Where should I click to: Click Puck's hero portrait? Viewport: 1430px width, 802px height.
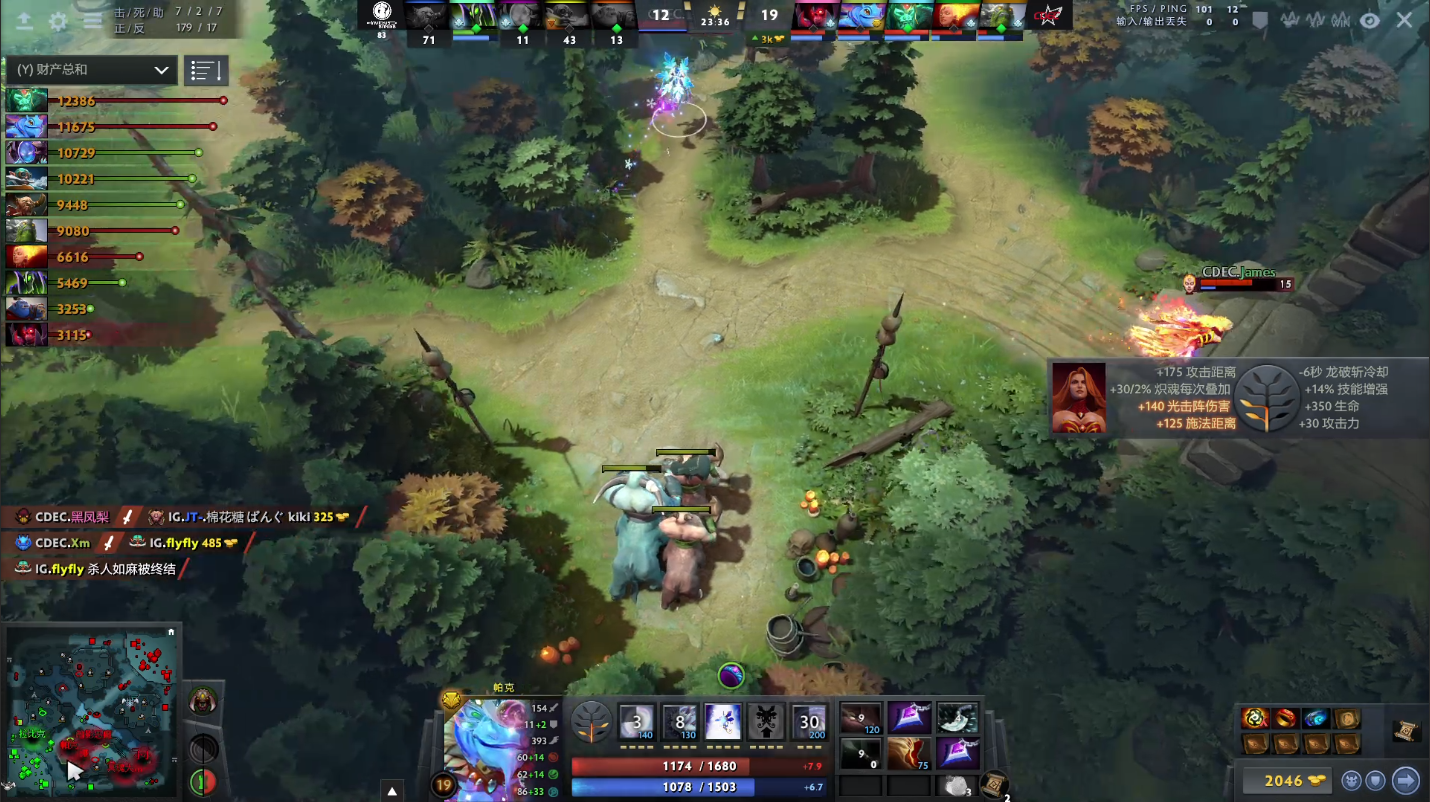tap(483, 747)
